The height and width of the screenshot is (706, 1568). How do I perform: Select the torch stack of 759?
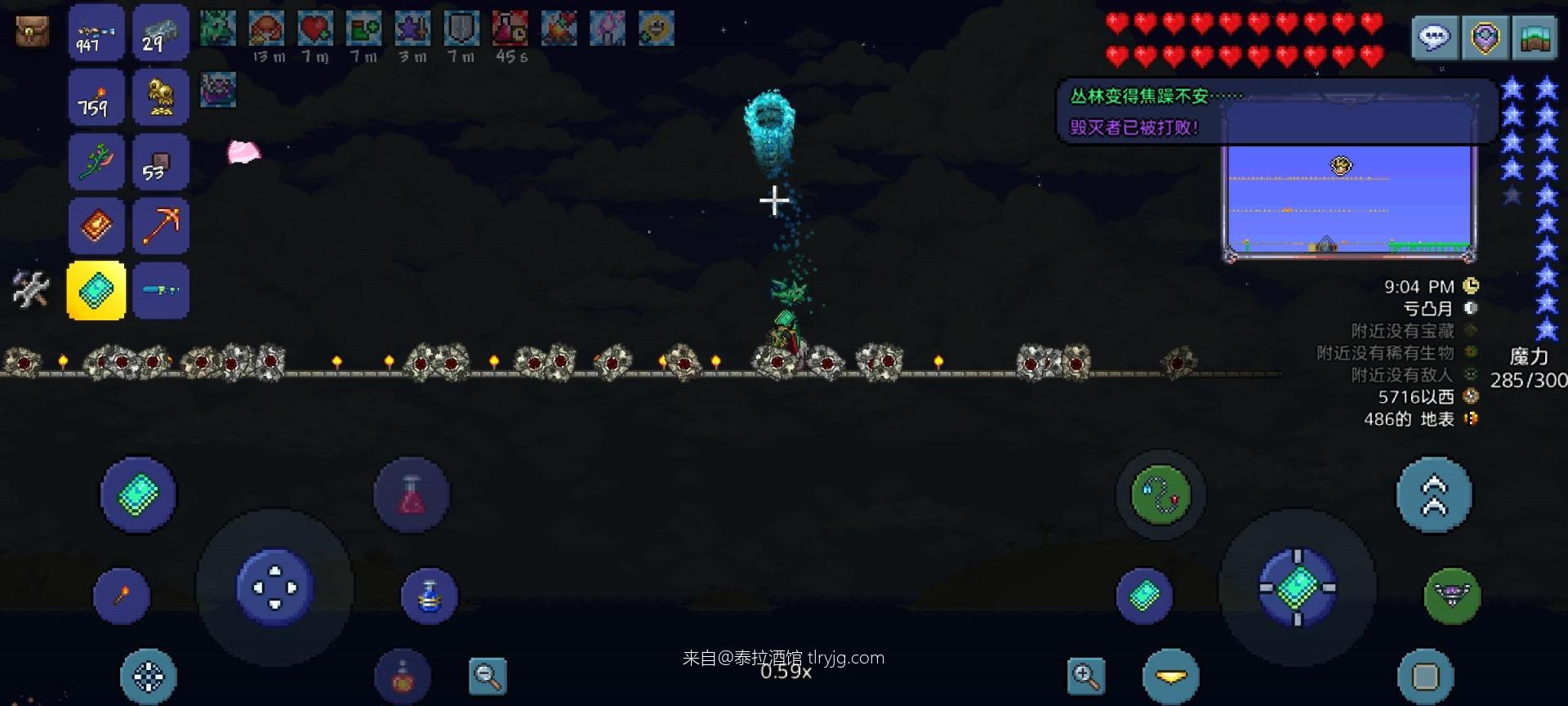click(96, 97)
